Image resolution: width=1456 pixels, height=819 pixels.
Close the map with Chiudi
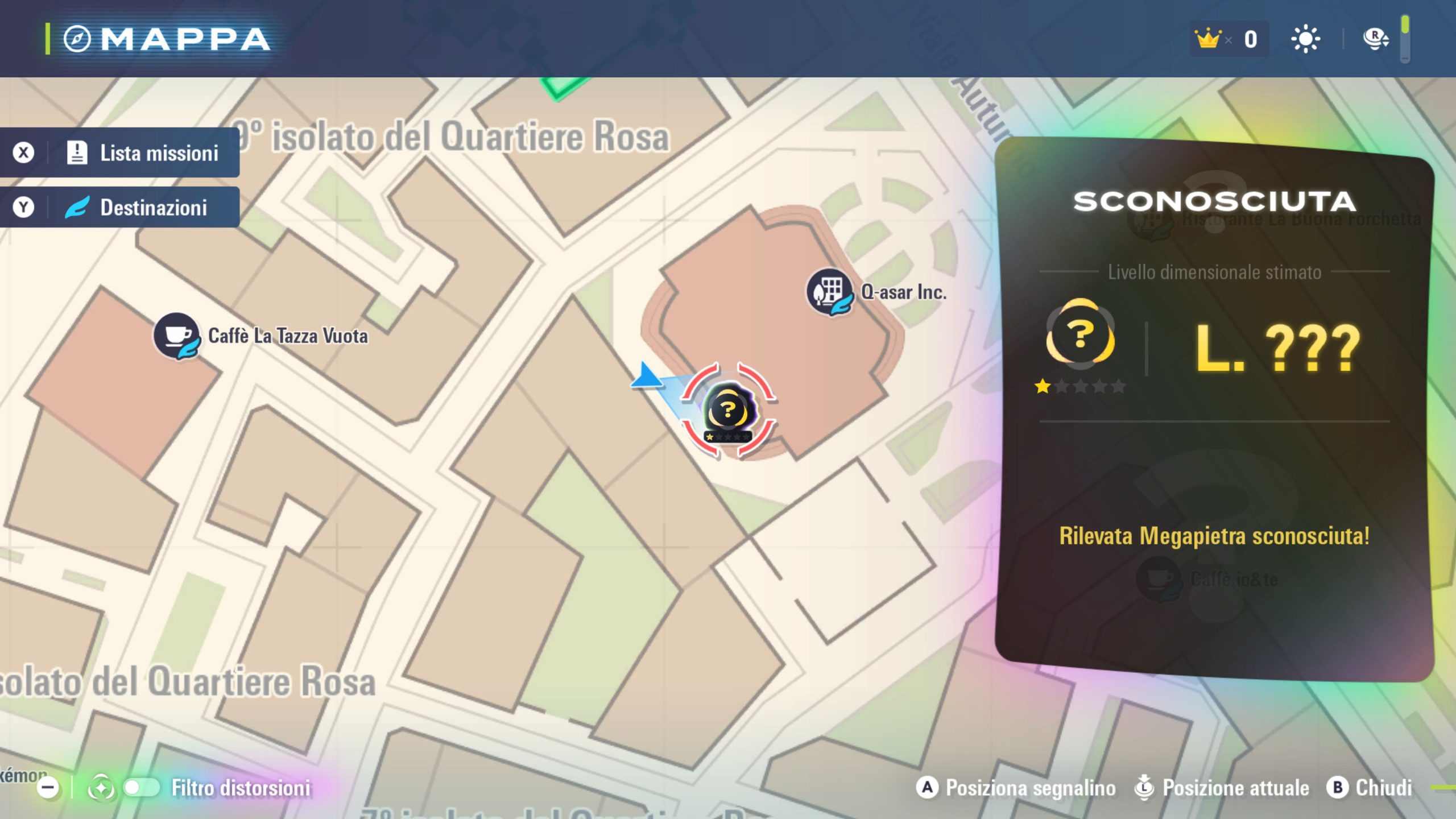1370,788
